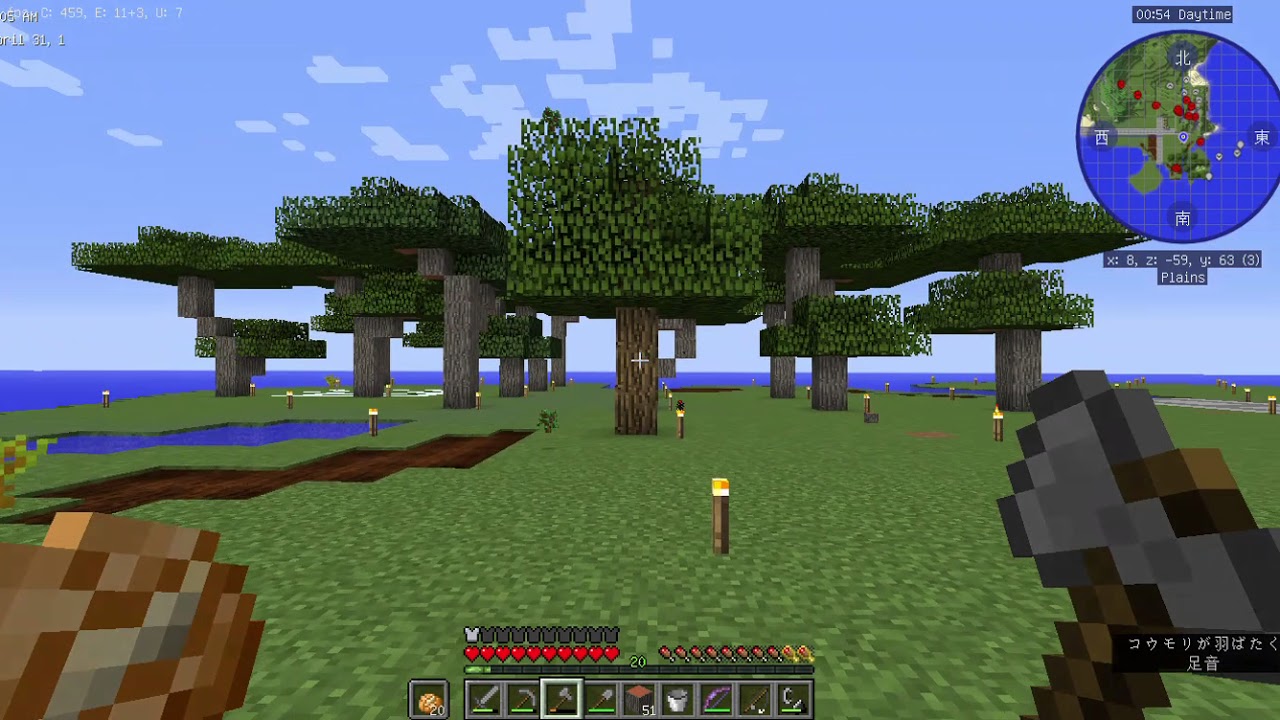Select the iron sword hotbar slot
The width and height of the screenshot is (1280, 720).
(484, 698)
